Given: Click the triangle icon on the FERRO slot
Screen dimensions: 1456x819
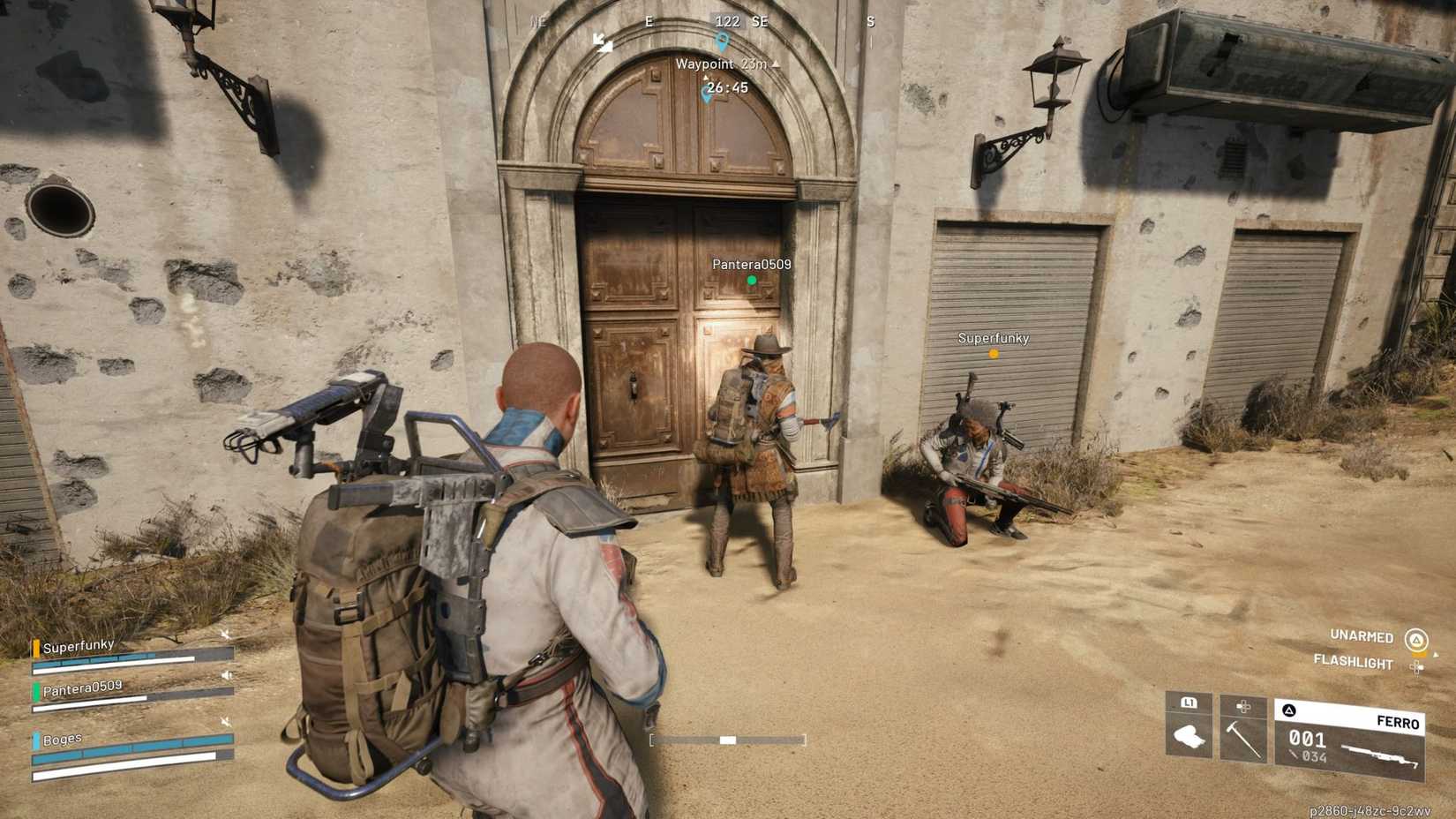Looking at the screenshot, I should [x=1290, y=710].
